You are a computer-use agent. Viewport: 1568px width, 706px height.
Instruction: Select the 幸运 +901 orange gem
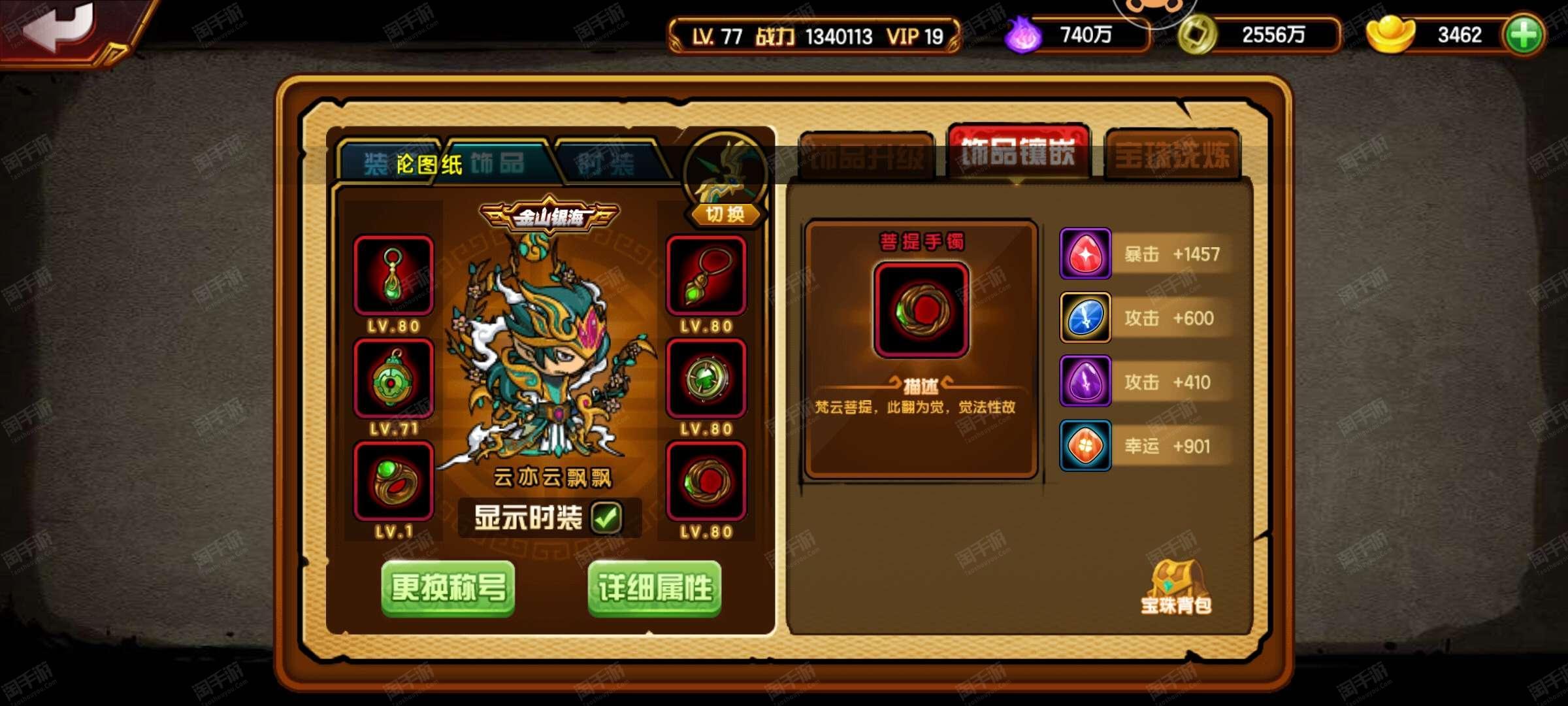point(1085,446)
